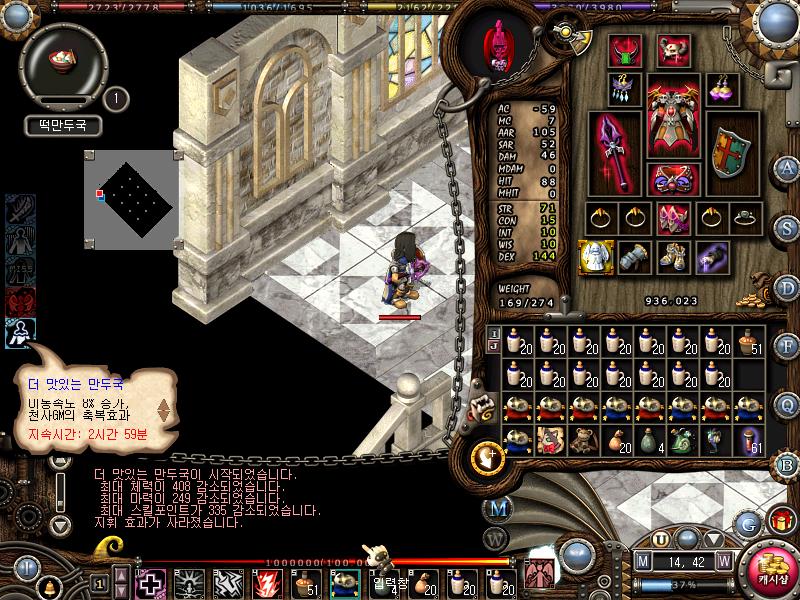The width and height of the screenshot is (800, 600).
Task: Select the muffin item stack of 51
Action: (749, 344)
